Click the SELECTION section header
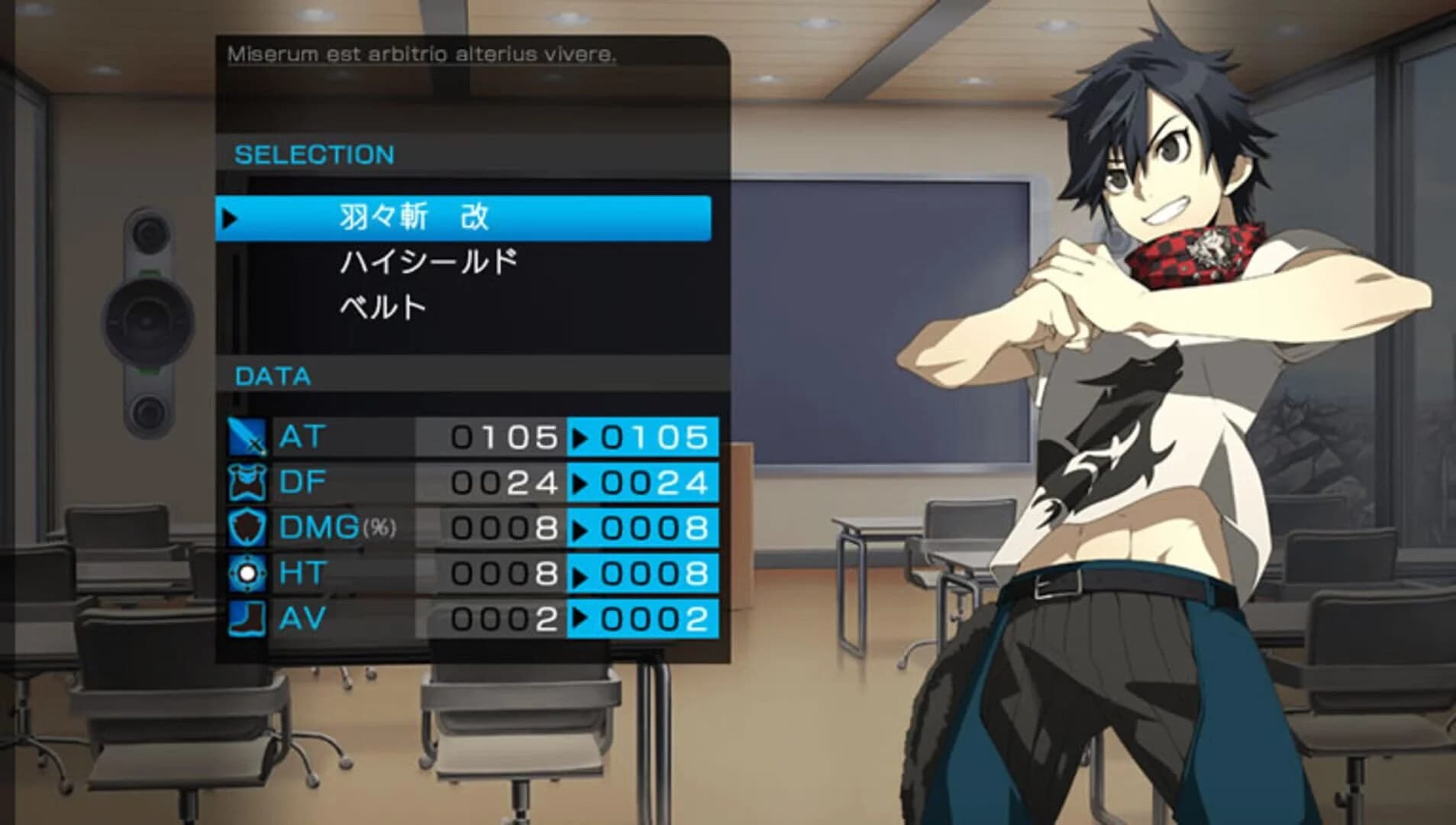The width and height of the screenshot is (1456, 825). [316, 154]
